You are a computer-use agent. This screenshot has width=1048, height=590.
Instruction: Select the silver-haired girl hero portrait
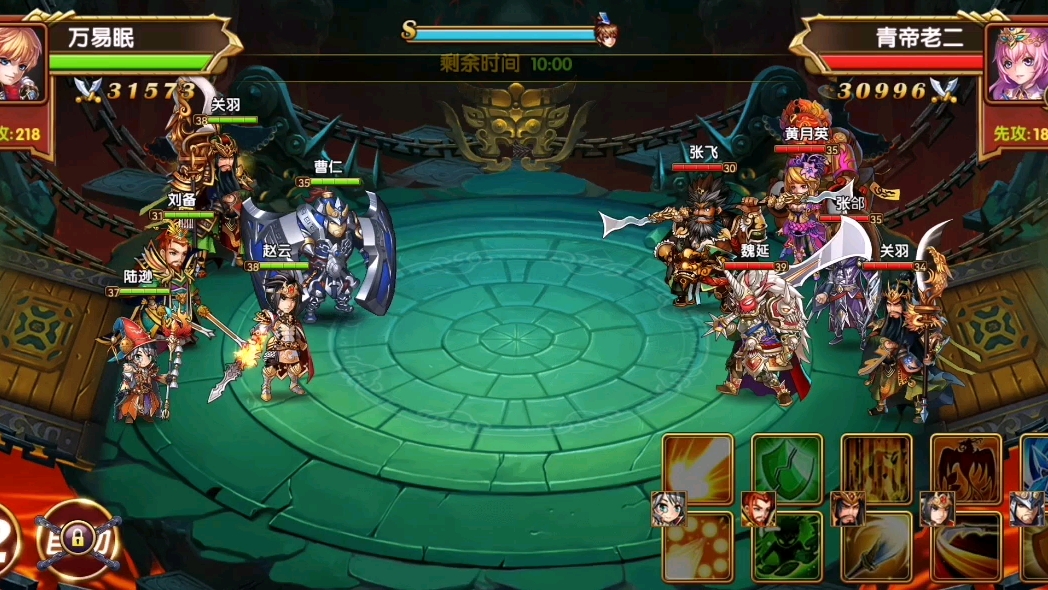pos(668,508)
